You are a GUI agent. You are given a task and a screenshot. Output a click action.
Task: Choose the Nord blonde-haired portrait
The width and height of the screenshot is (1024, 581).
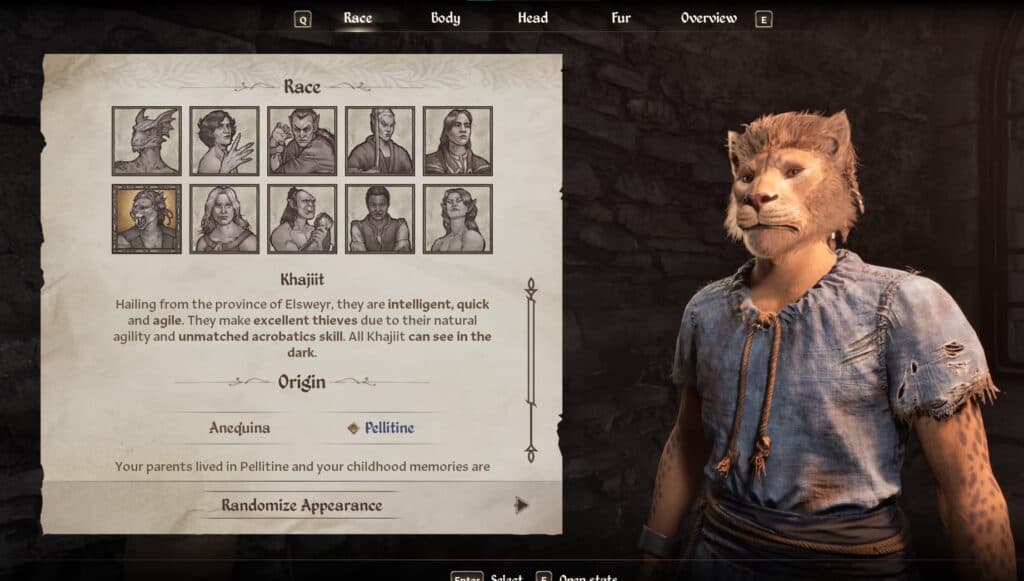click(x=225, y=218)
